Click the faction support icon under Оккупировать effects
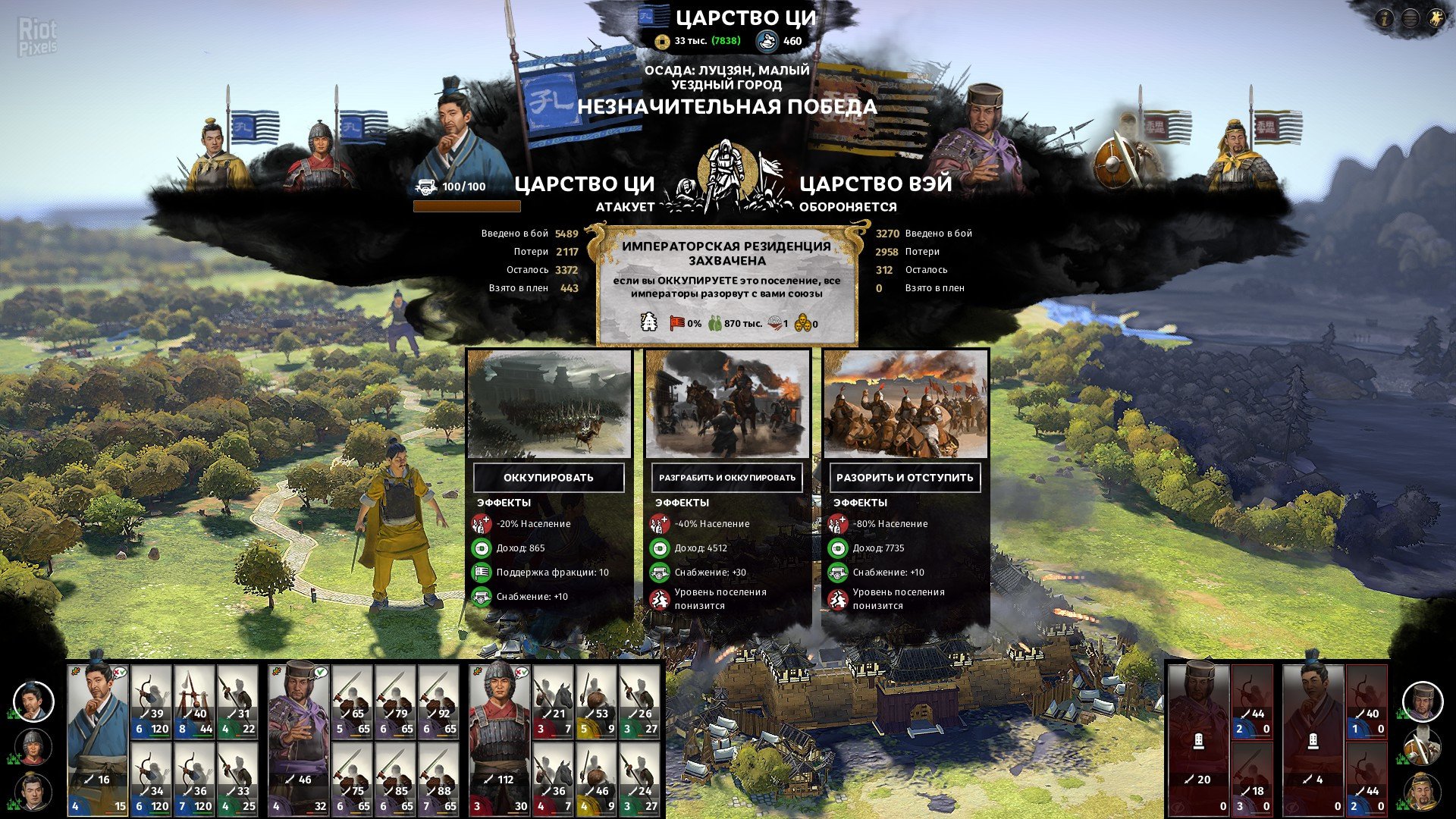Screen dimensions: 1456x819 483,571
